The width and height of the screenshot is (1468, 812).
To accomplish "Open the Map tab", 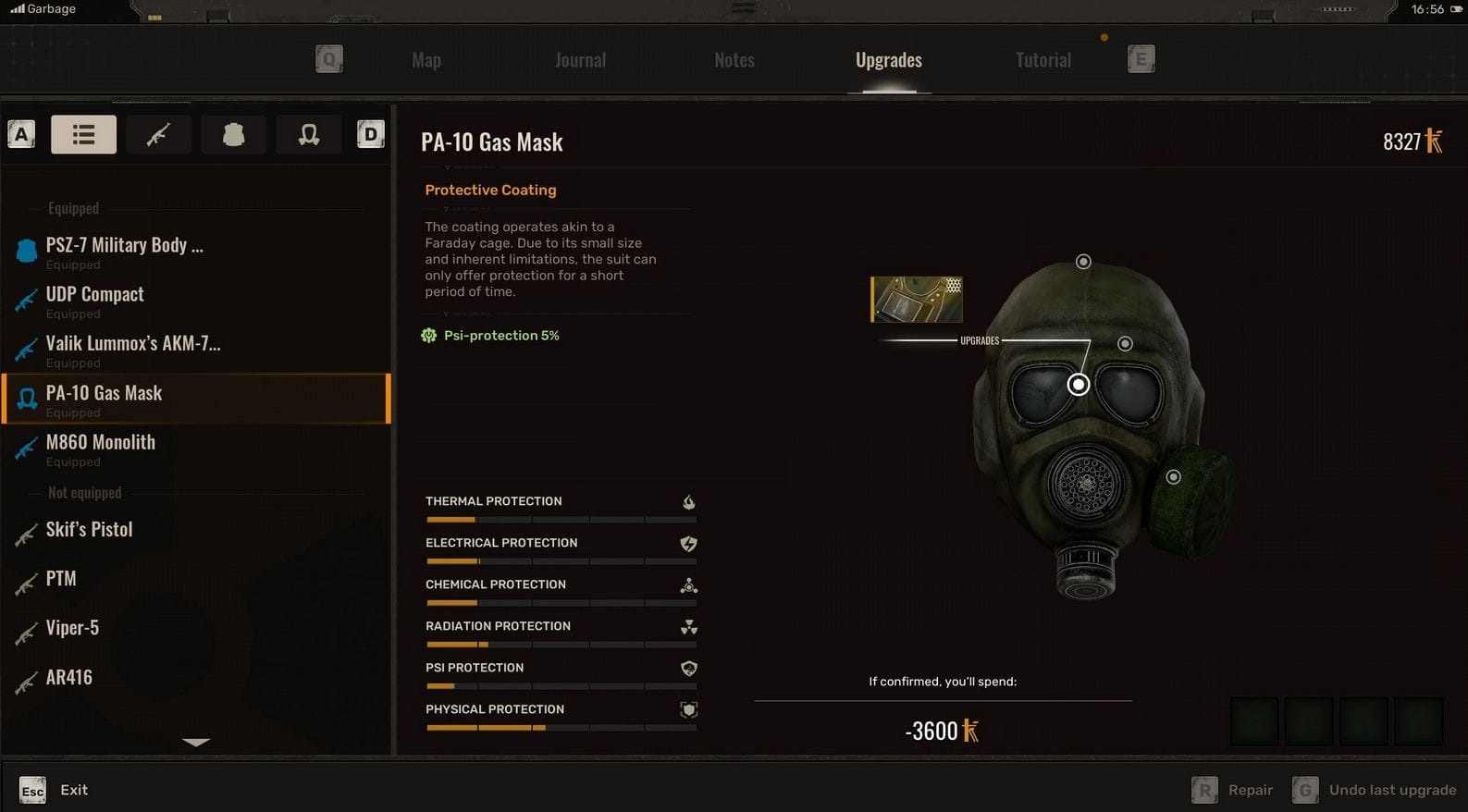I will 426,60.
